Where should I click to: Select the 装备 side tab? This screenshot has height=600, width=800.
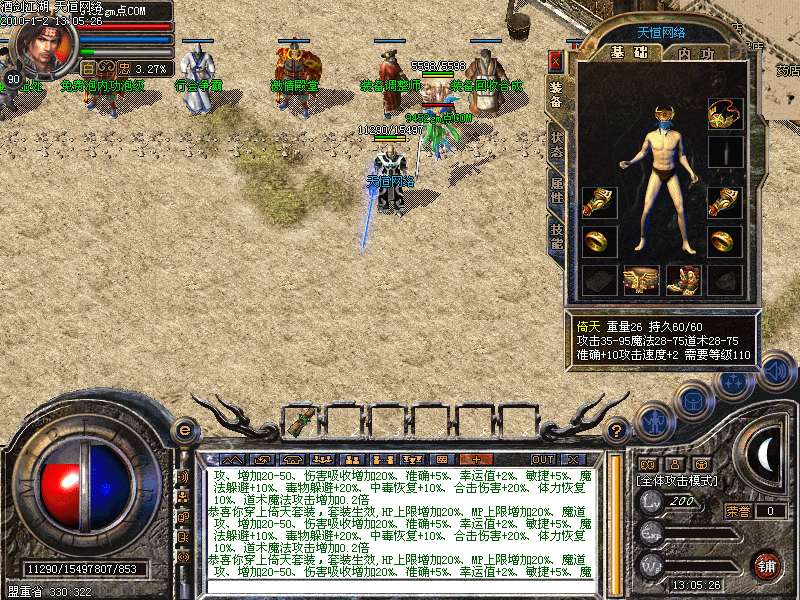coord(556,95)
